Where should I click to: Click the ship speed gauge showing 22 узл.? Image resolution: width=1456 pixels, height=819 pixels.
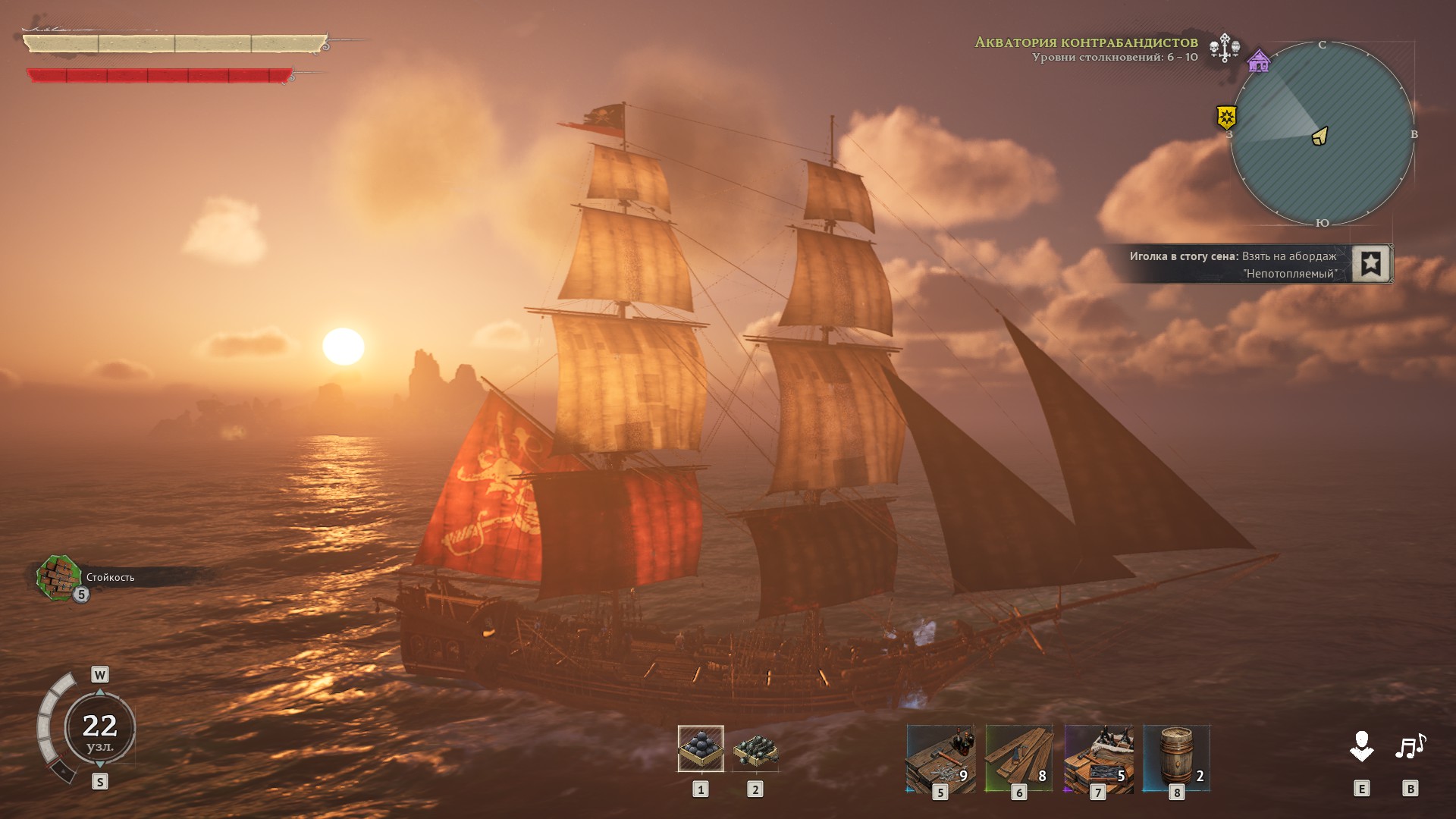click(x=99, y=728)
